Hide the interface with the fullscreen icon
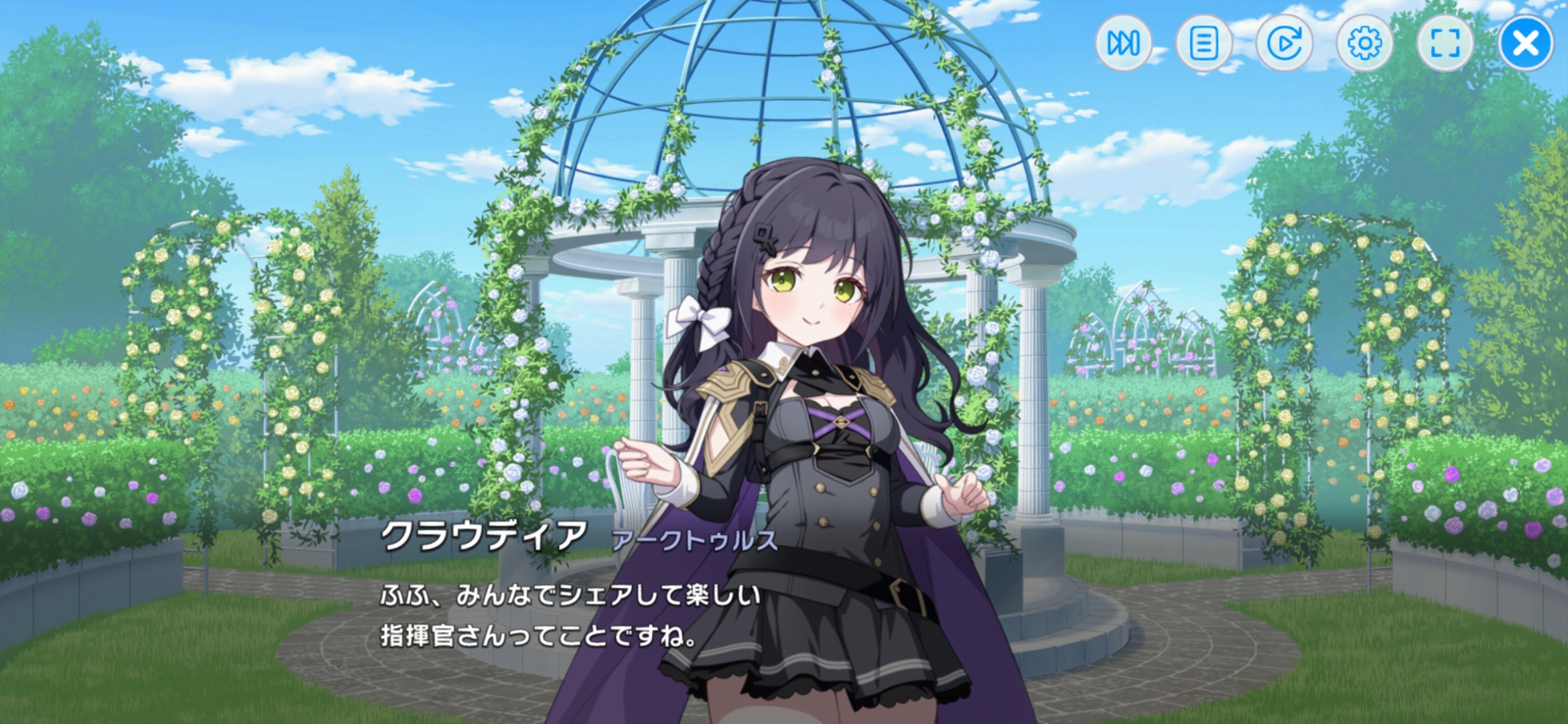 pos(1445,44)
